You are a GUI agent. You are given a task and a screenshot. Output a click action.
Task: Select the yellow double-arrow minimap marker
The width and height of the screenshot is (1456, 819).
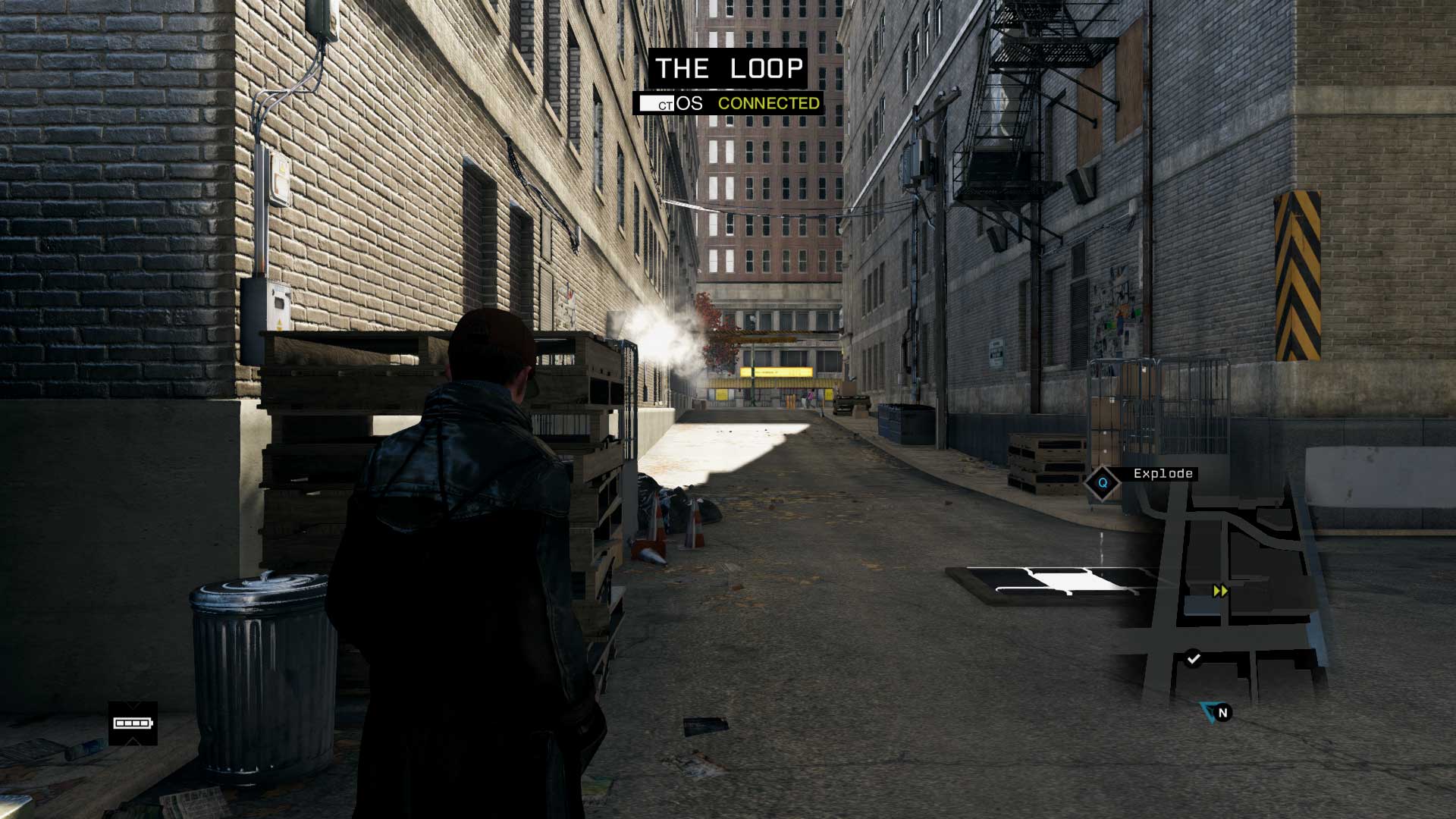click(x=1220, y=591)
